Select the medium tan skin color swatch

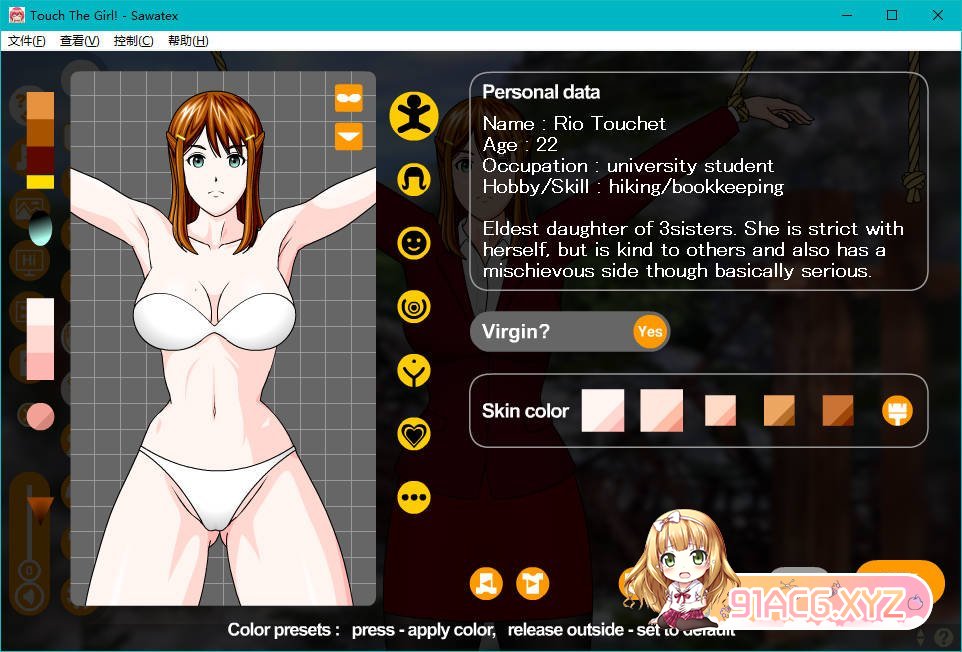[779, 410]
